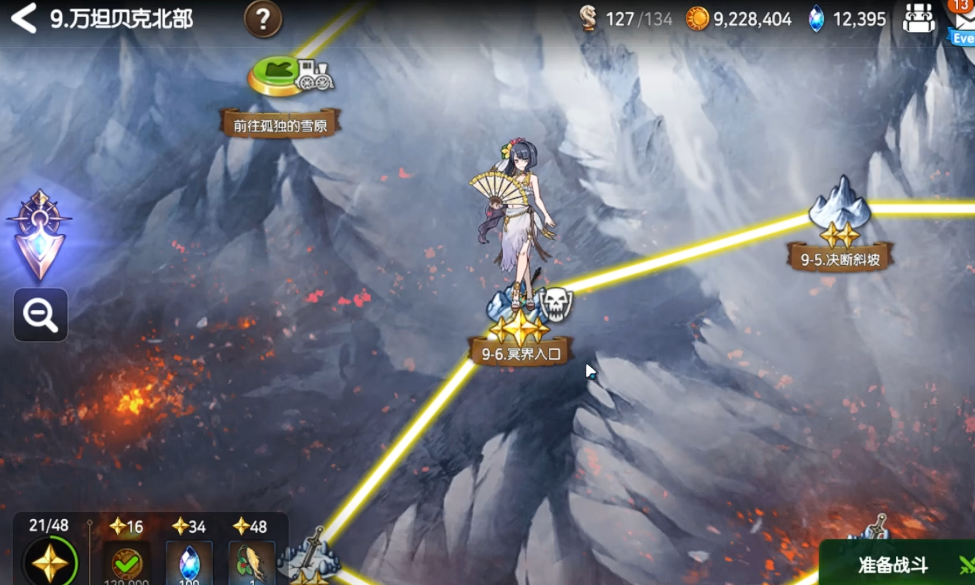The height and width of the screenshot is (585, 975).
Task: Zoom out the map with magnifier button
Action: click(x=40, y=315)
